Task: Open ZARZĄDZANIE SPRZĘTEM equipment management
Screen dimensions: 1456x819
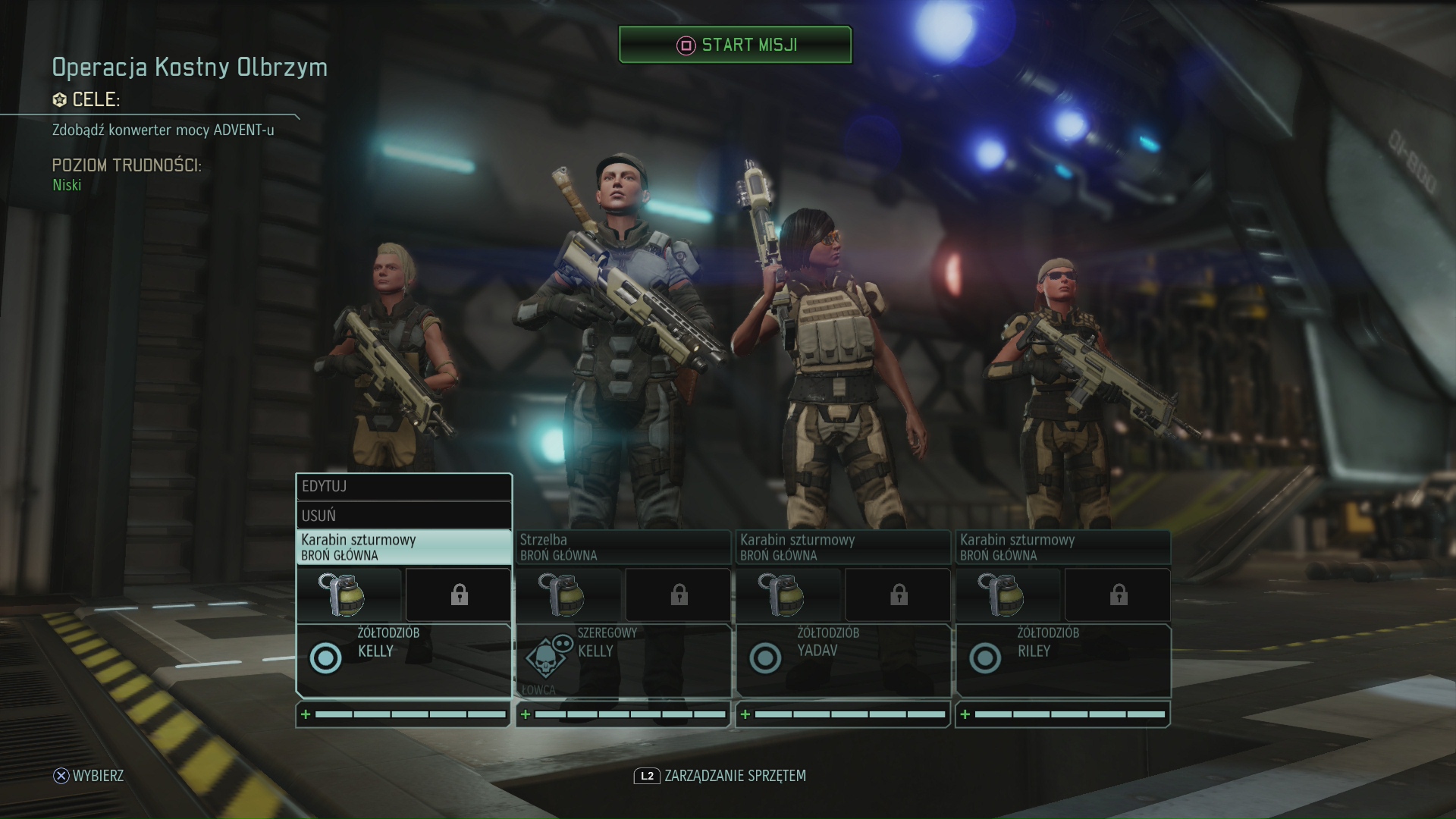Action: point(720,776)
